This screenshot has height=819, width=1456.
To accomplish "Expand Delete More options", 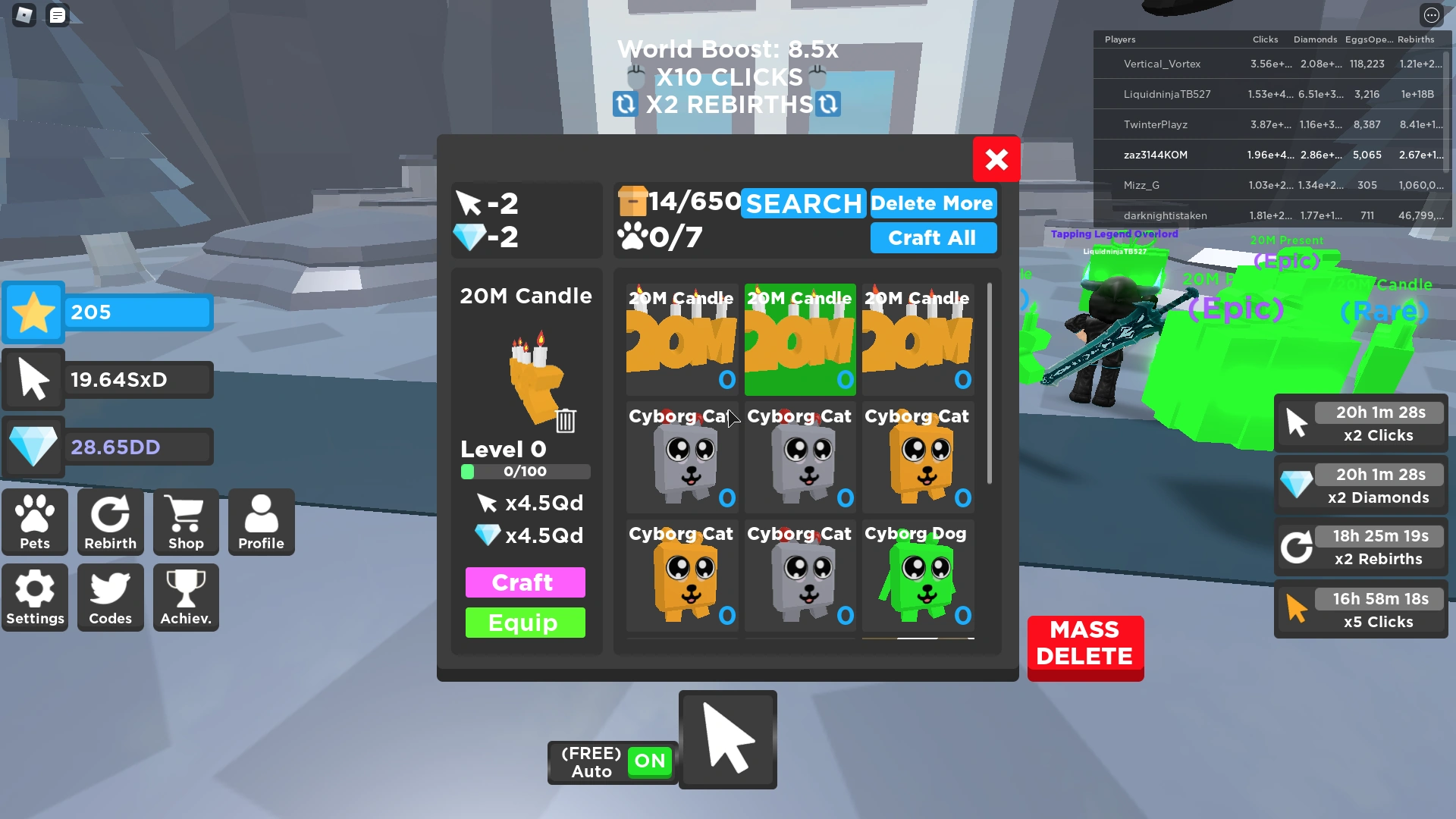I will (x=933, y=203).
